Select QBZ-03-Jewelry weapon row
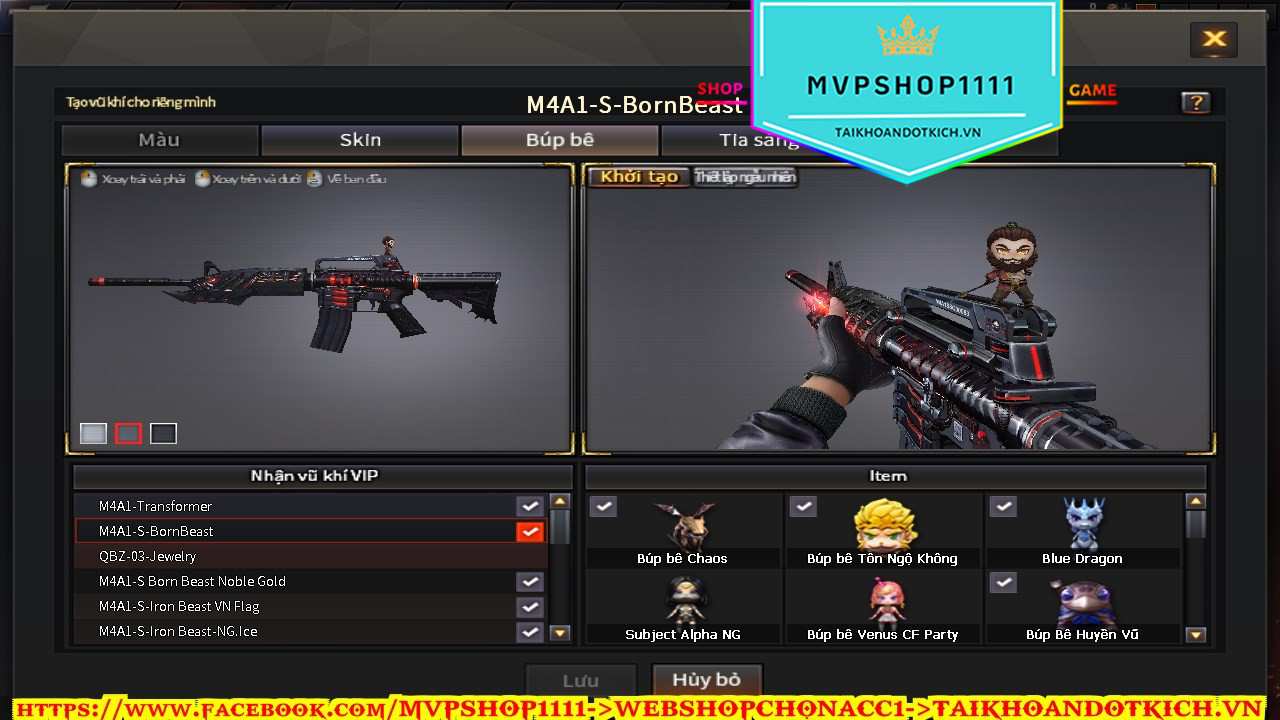Viewport: 1280px width, 720px height. coord(300,556)
